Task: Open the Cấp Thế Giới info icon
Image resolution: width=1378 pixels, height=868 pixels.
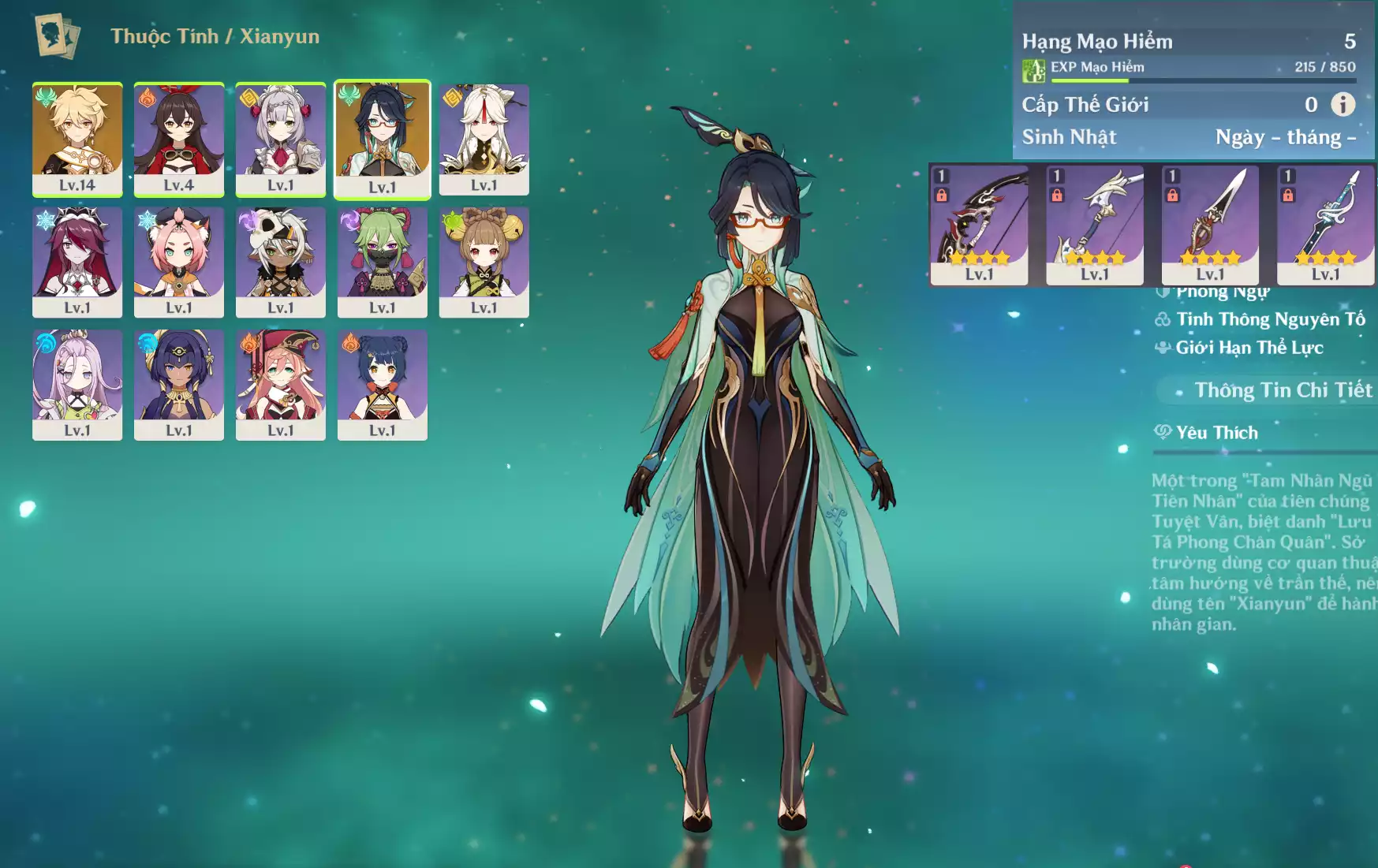Action: pyautogui.click(x=1343, y=104)
